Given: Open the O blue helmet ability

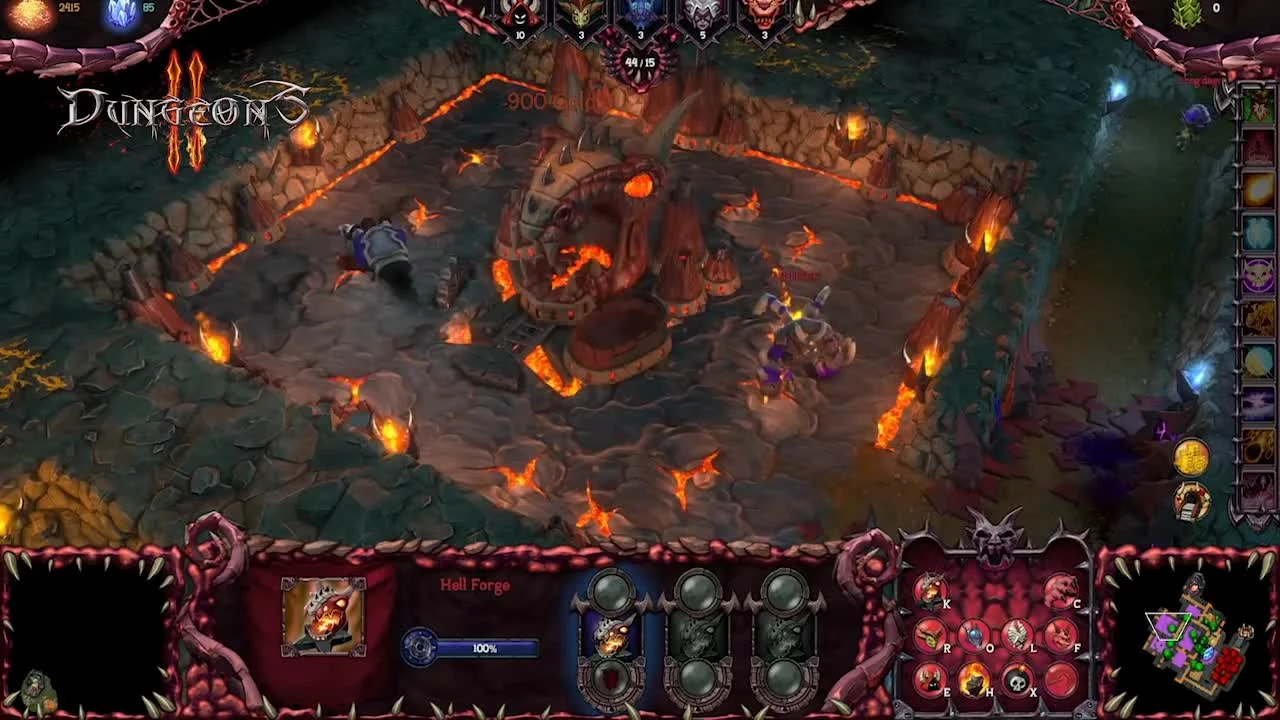Looking at the screenshot, I should [972, 635].
